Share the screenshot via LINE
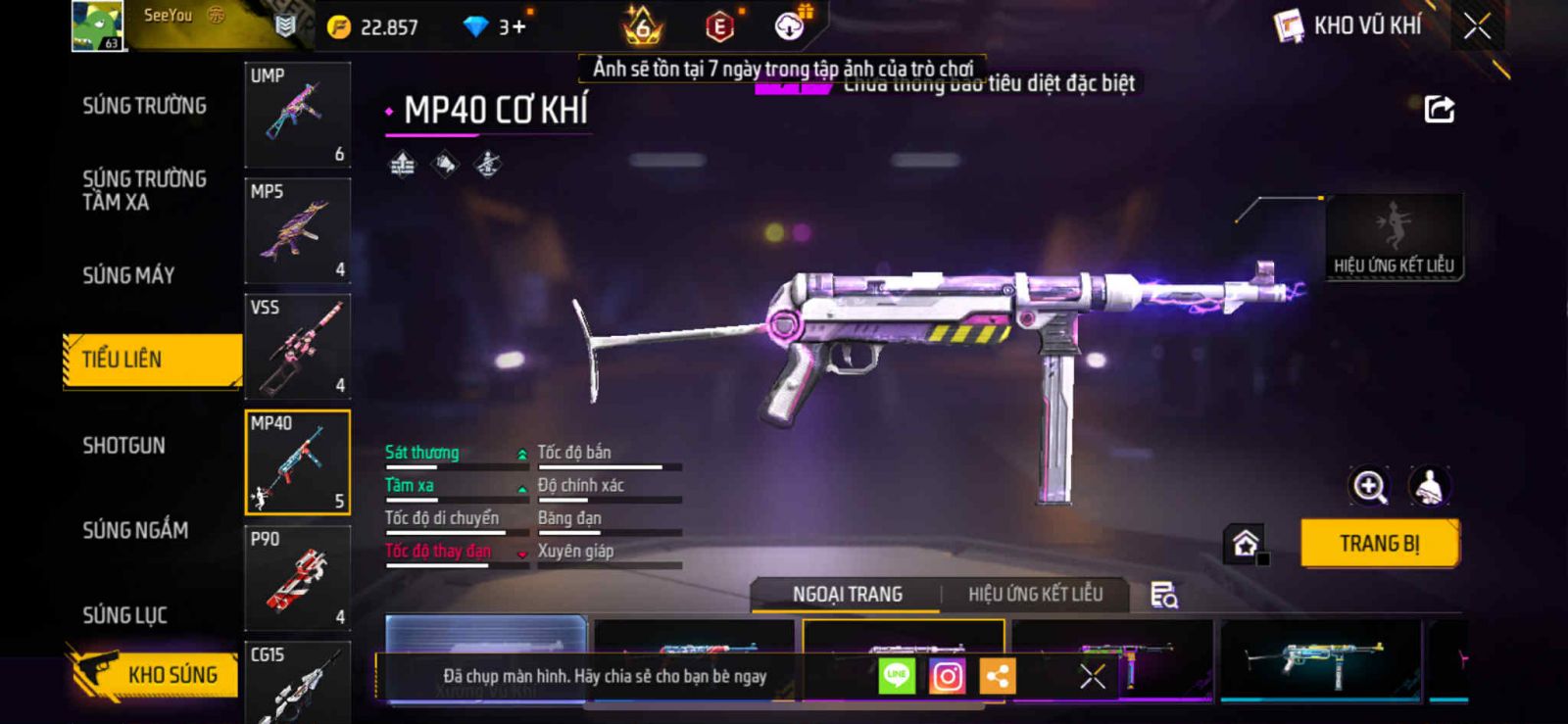The height and width of the screenshot is (724, 1568). coord(896,676)
